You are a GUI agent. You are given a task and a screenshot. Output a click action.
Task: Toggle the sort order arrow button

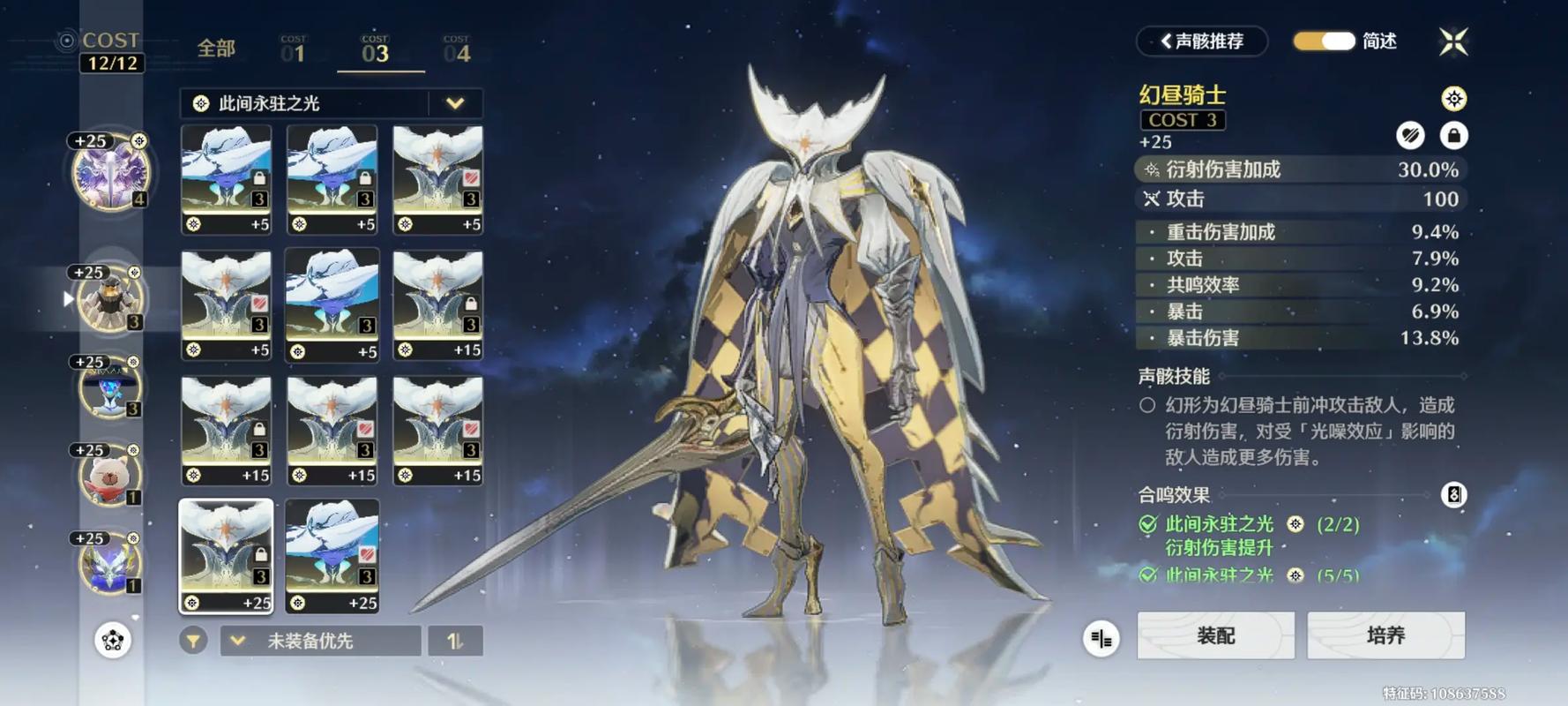(x=455, y=641)
